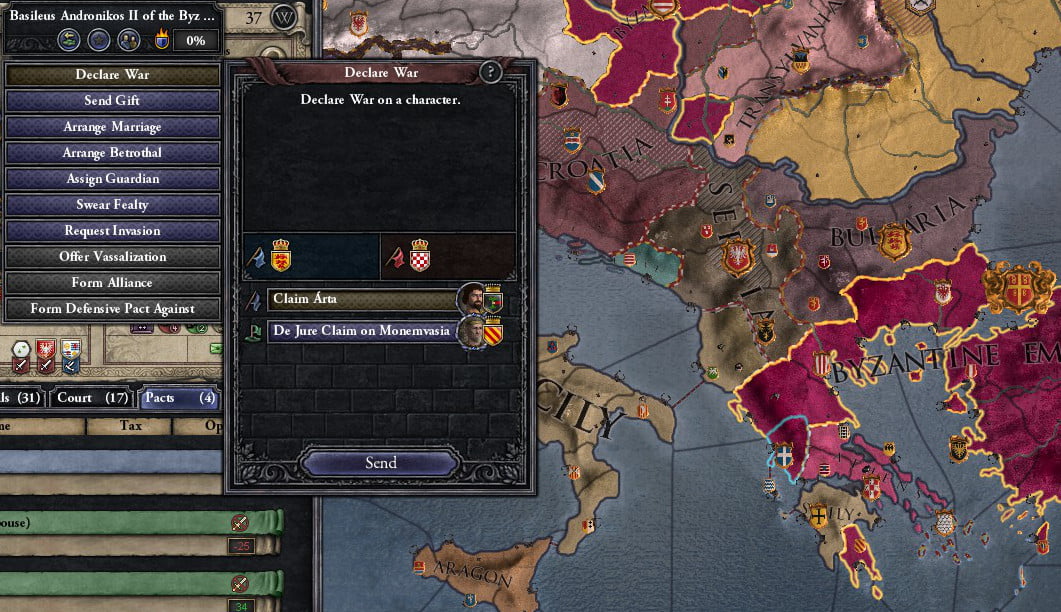Send the war declaration
This screenshot has width=1061, height=612.
[x=380, y=463]
